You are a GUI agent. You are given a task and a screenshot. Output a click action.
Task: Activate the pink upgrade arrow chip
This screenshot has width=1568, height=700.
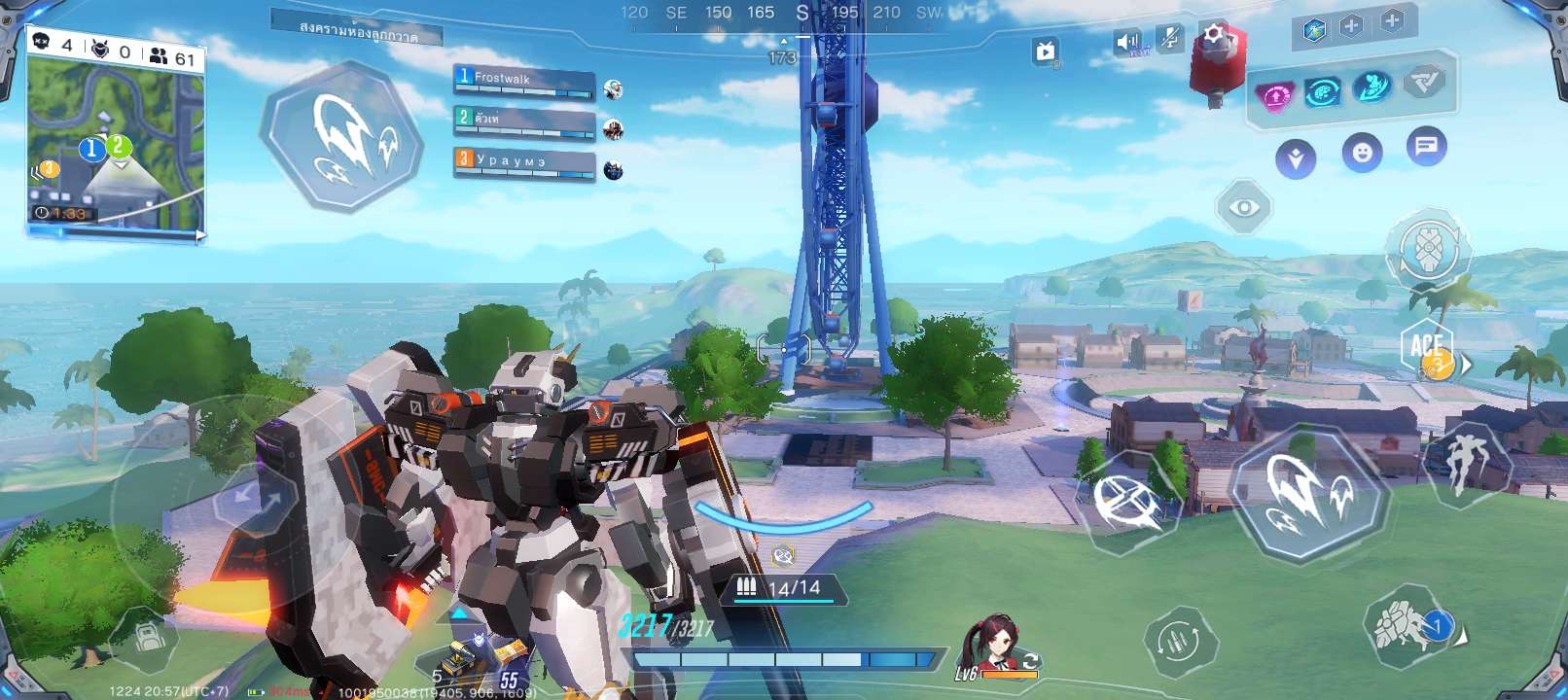pyautogui.click(x=1274, y=96)
